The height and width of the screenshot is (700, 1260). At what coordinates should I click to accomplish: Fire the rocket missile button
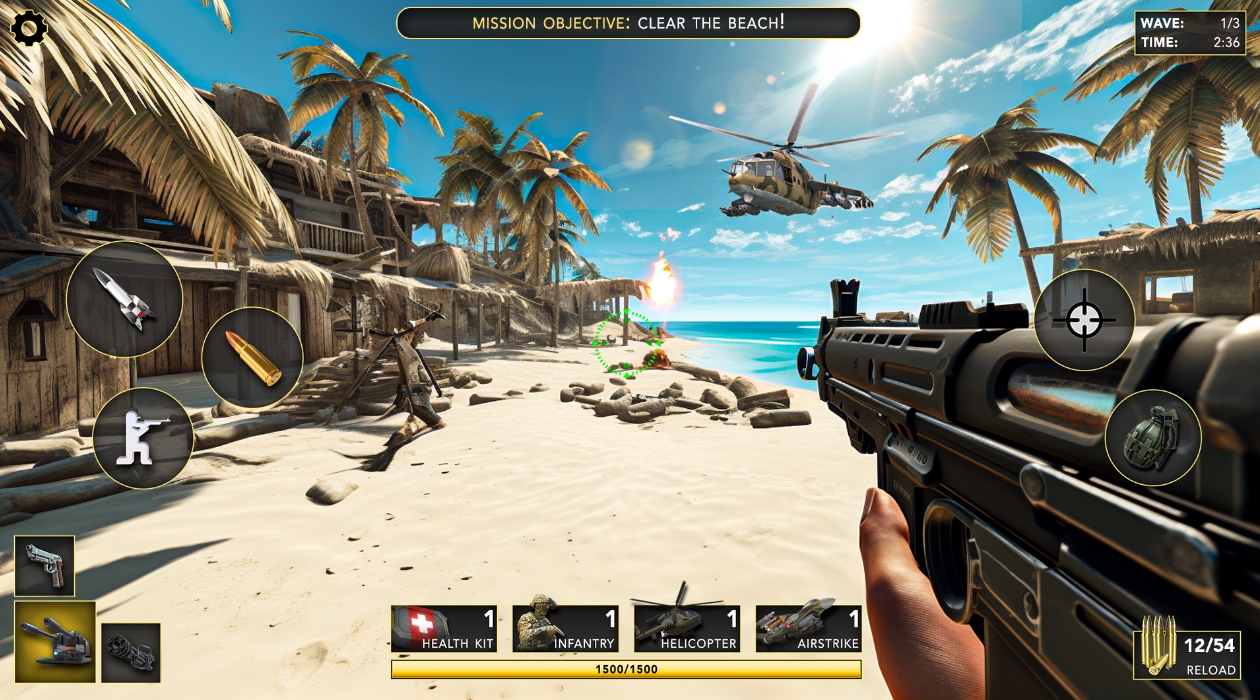124,299
